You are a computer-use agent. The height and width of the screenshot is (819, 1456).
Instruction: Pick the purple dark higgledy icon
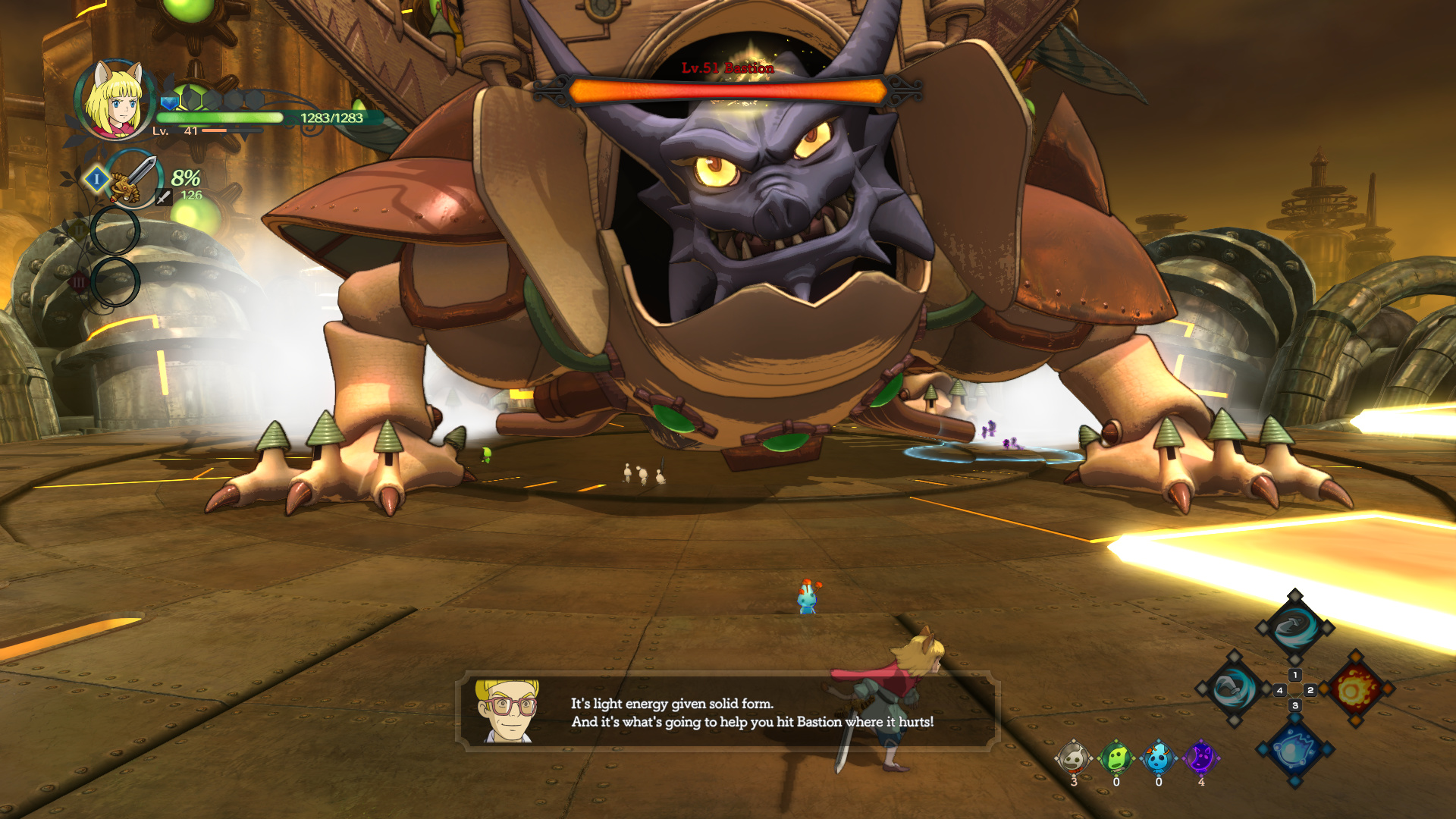tap(1201, 758)
